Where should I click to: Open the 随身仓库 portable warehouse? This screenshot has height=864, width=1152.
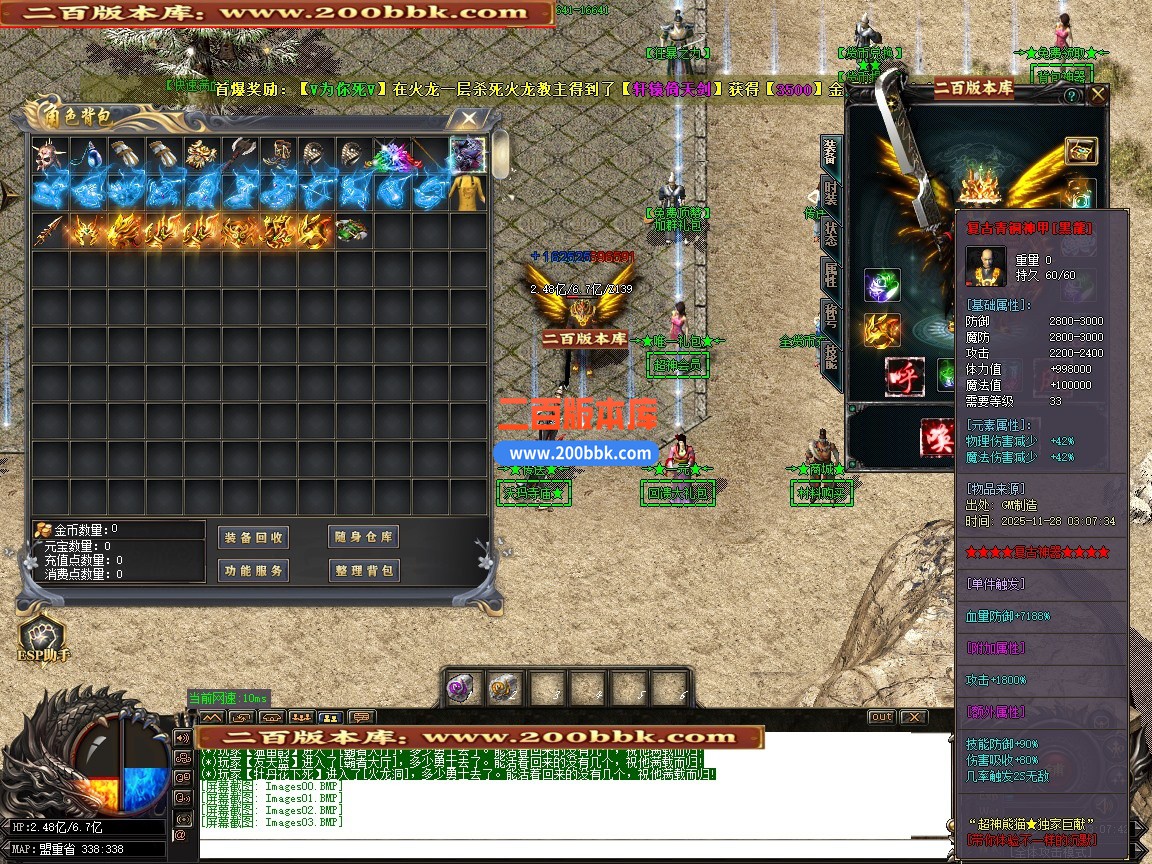pos(362,537)
